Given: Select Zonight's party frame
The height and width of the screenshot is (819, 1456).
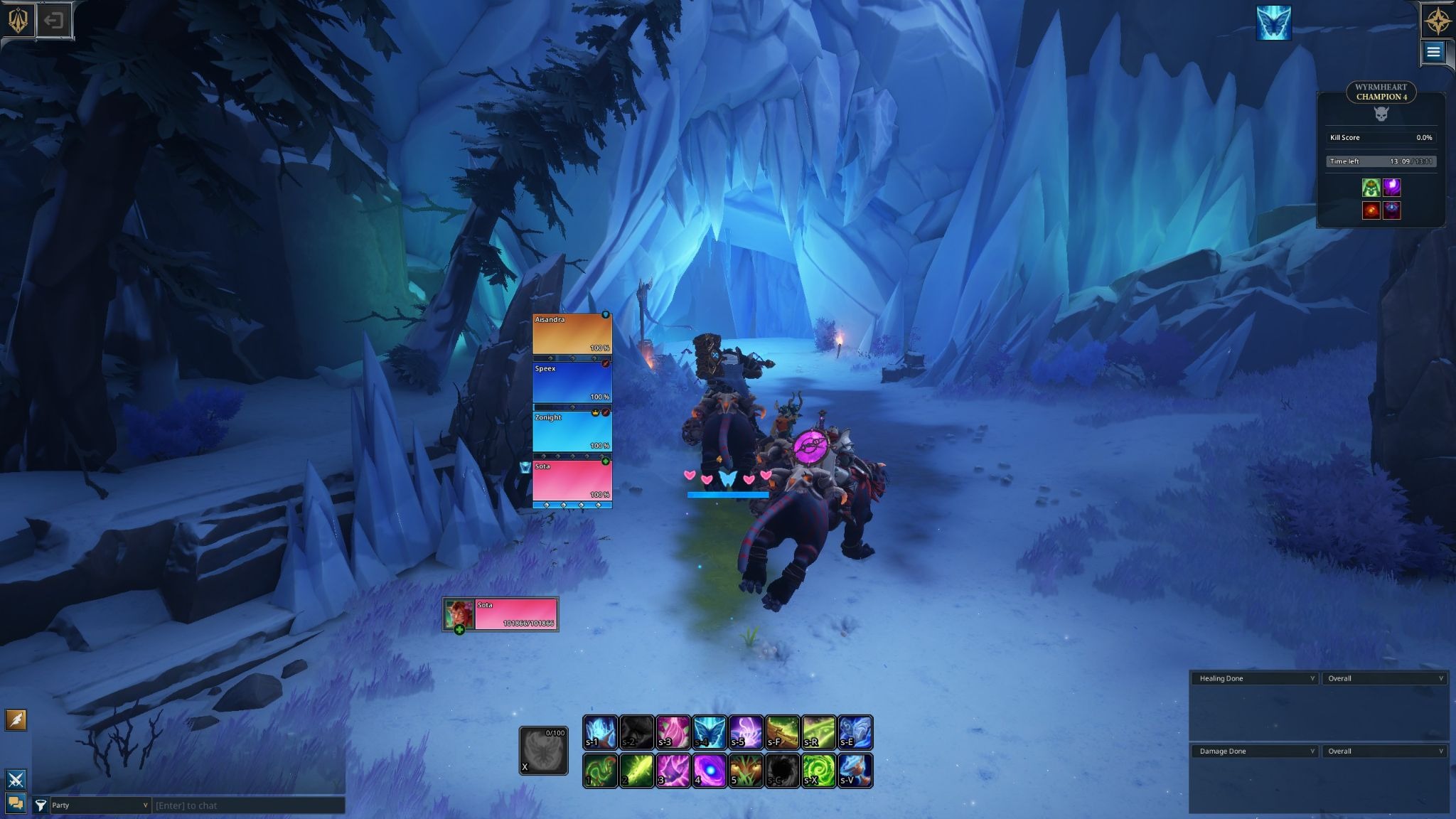Looking at the screenshot, I should (572, 432).
